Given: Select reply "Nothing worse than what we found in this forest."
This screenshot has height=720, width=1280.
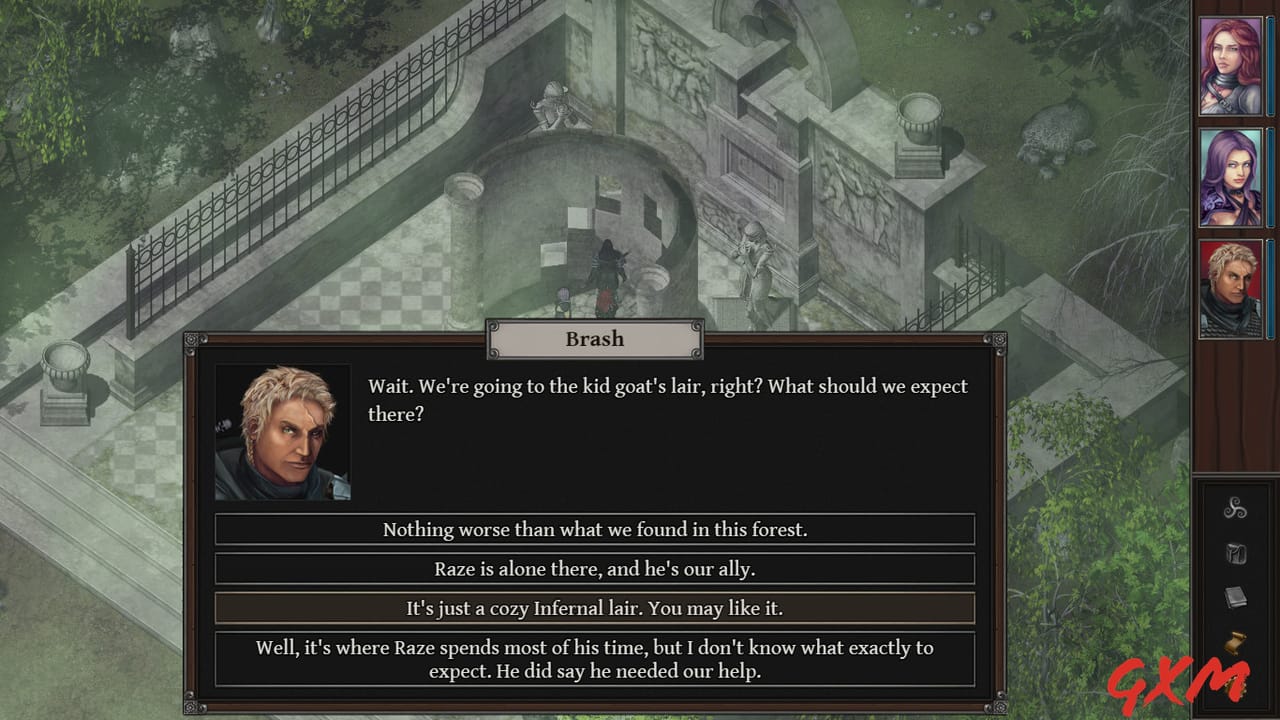Looking at the screenshot, I should [595, 529].
